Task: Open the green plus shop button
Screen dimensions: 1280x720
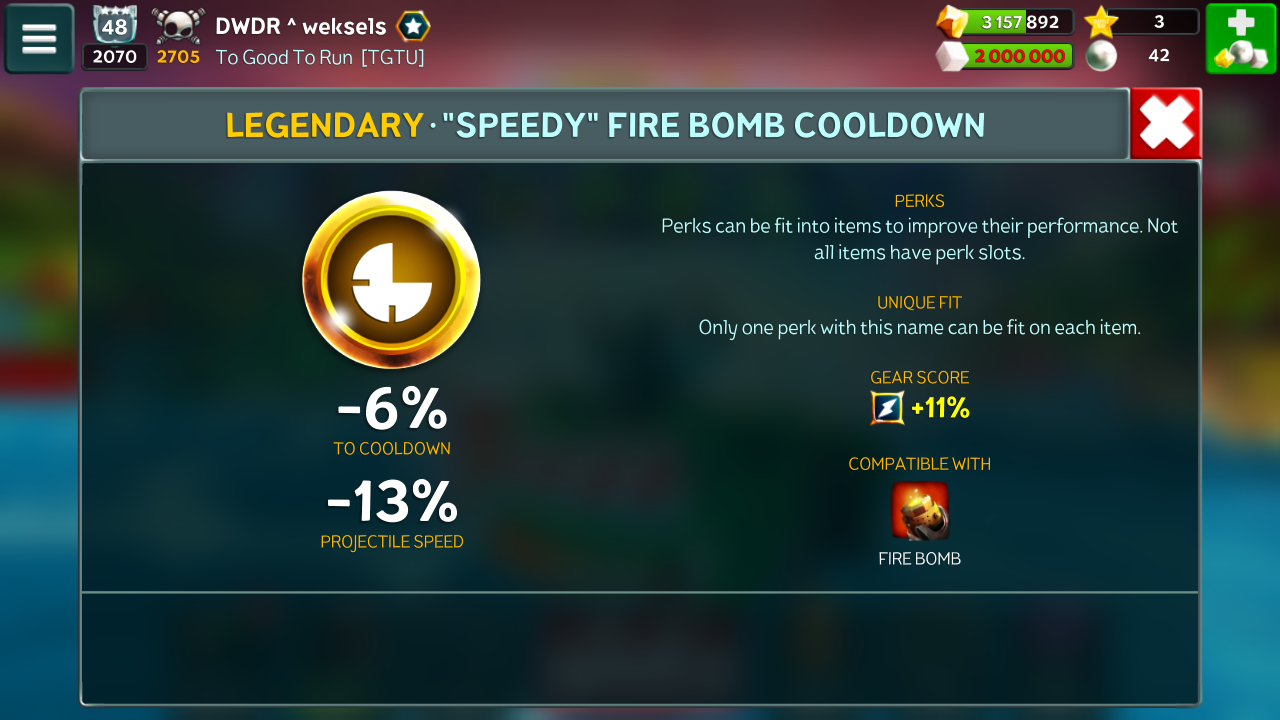Action: (x=1240, y=39)
